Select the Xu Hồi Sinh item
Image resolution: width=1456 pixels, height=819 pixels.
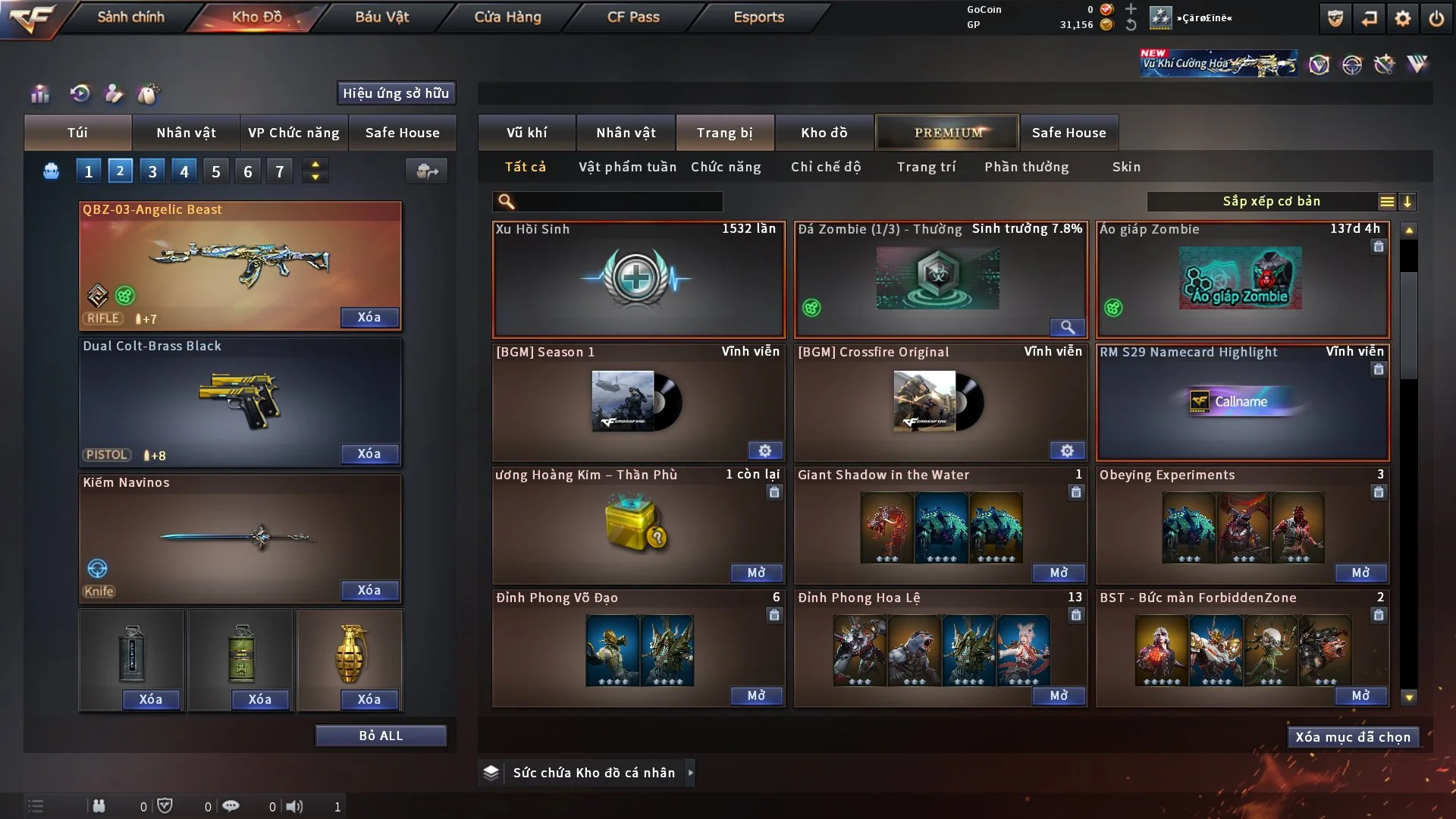638,279
